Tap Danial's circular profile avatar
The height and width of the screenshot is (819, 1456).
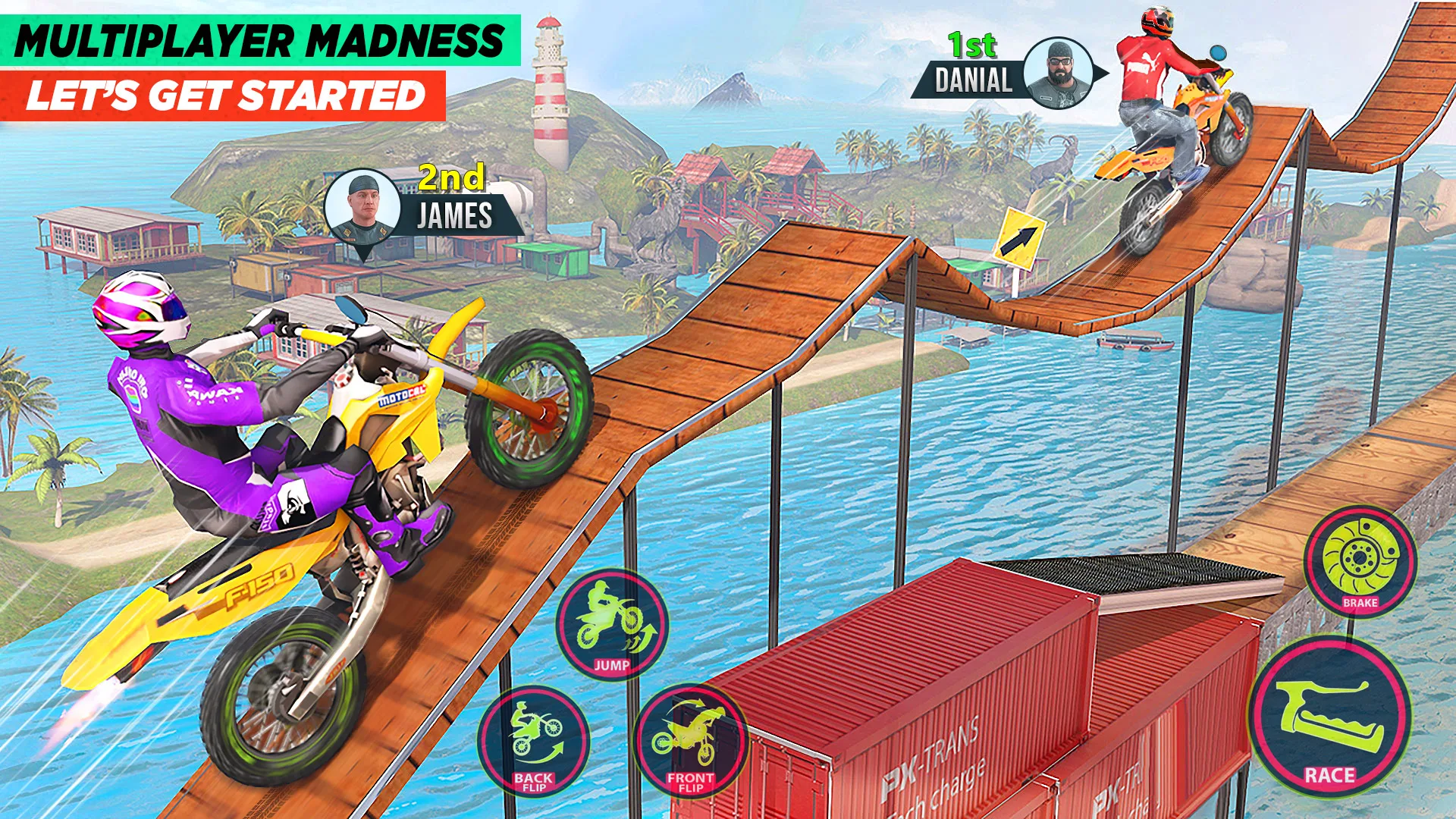click(x=1059, y=73)
